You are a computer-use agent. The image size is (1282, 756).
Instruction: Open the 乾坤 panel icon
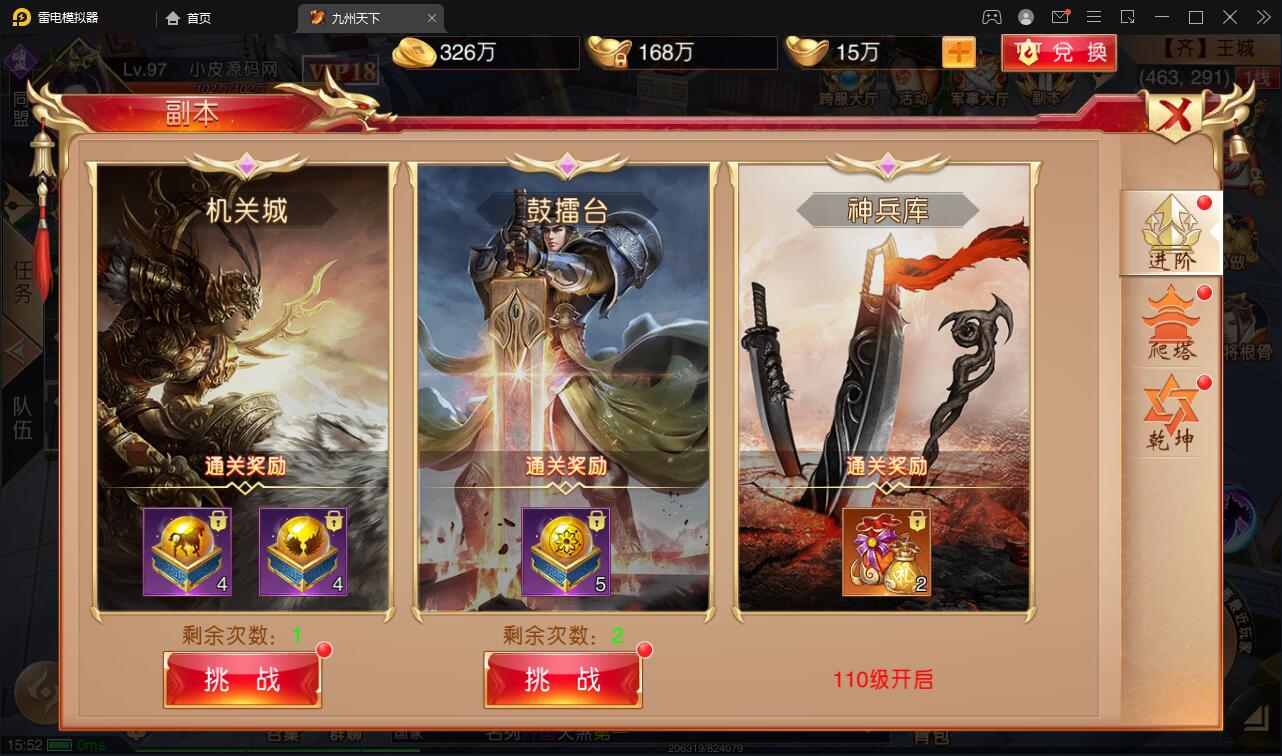point(1170,410)
